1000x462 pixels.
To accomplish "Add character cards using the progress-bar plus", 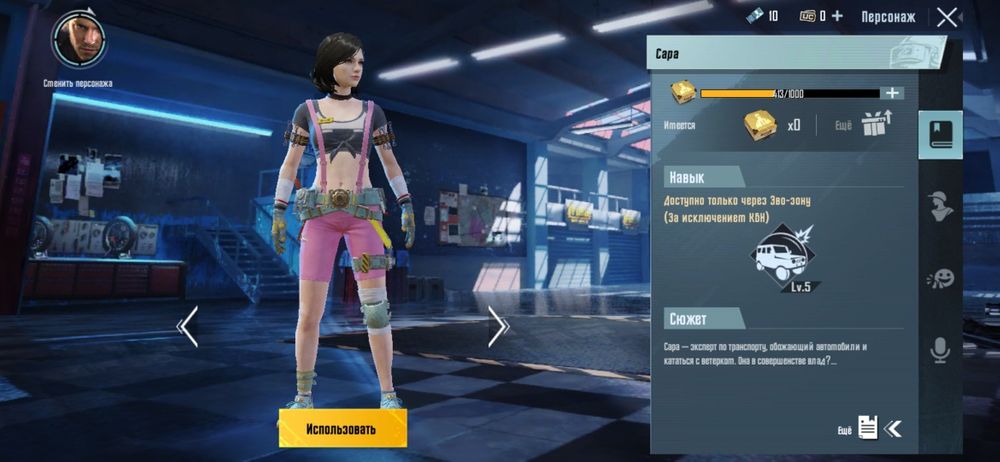I will [892, 93].
